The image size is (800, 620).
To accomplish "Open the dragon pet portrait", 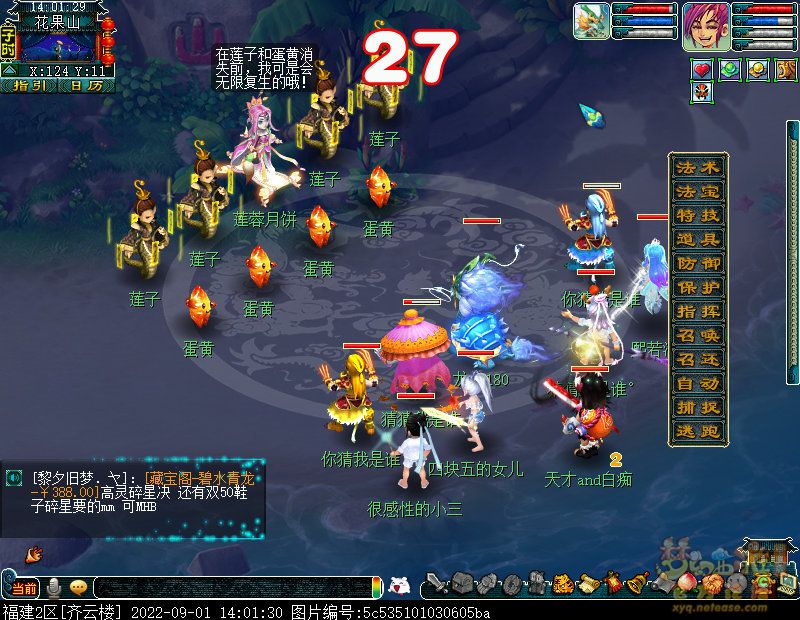I will point(591,22).
